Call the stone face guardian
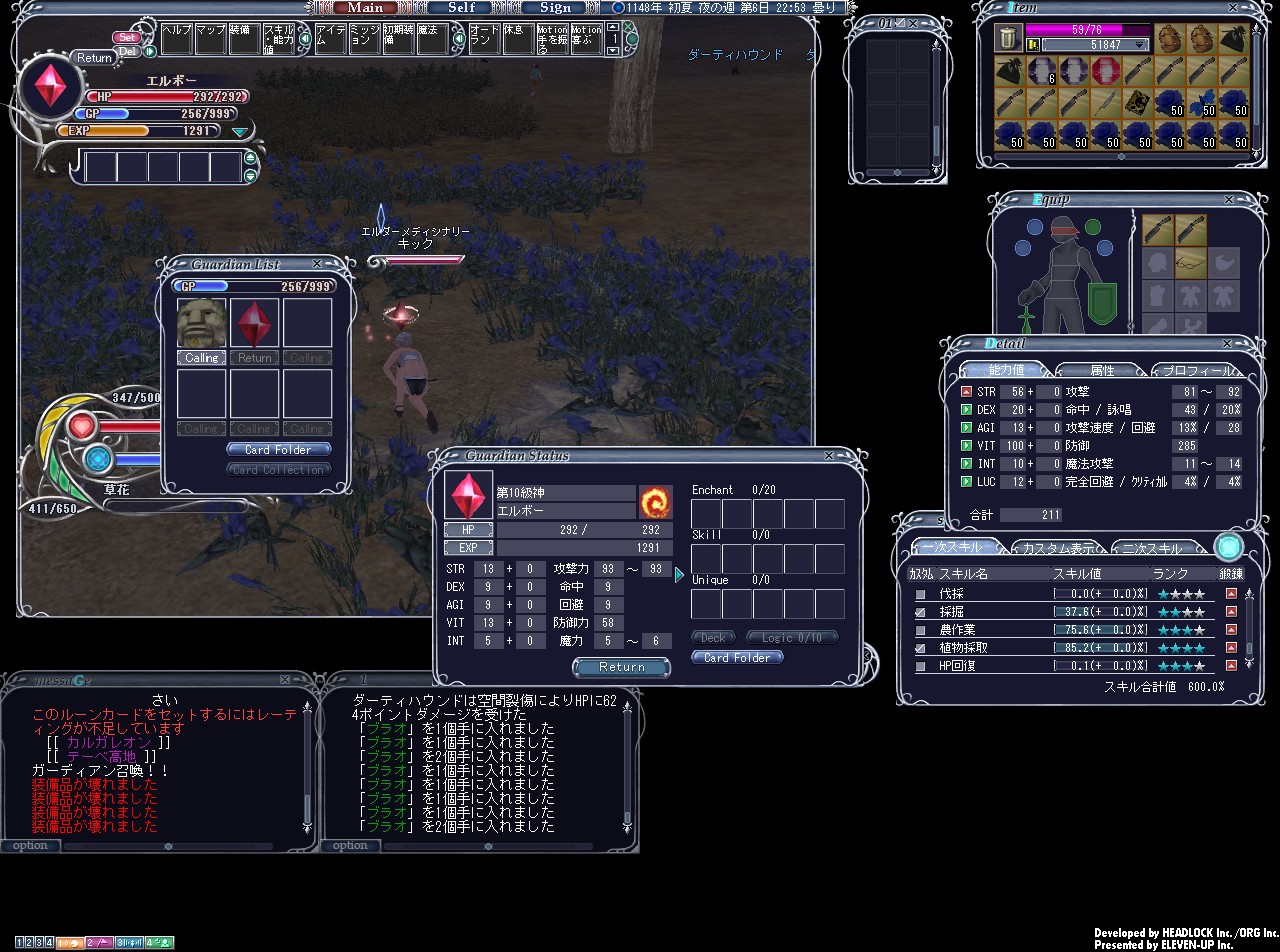Viewport: 1280px width, 952px height. coord(201,357)
